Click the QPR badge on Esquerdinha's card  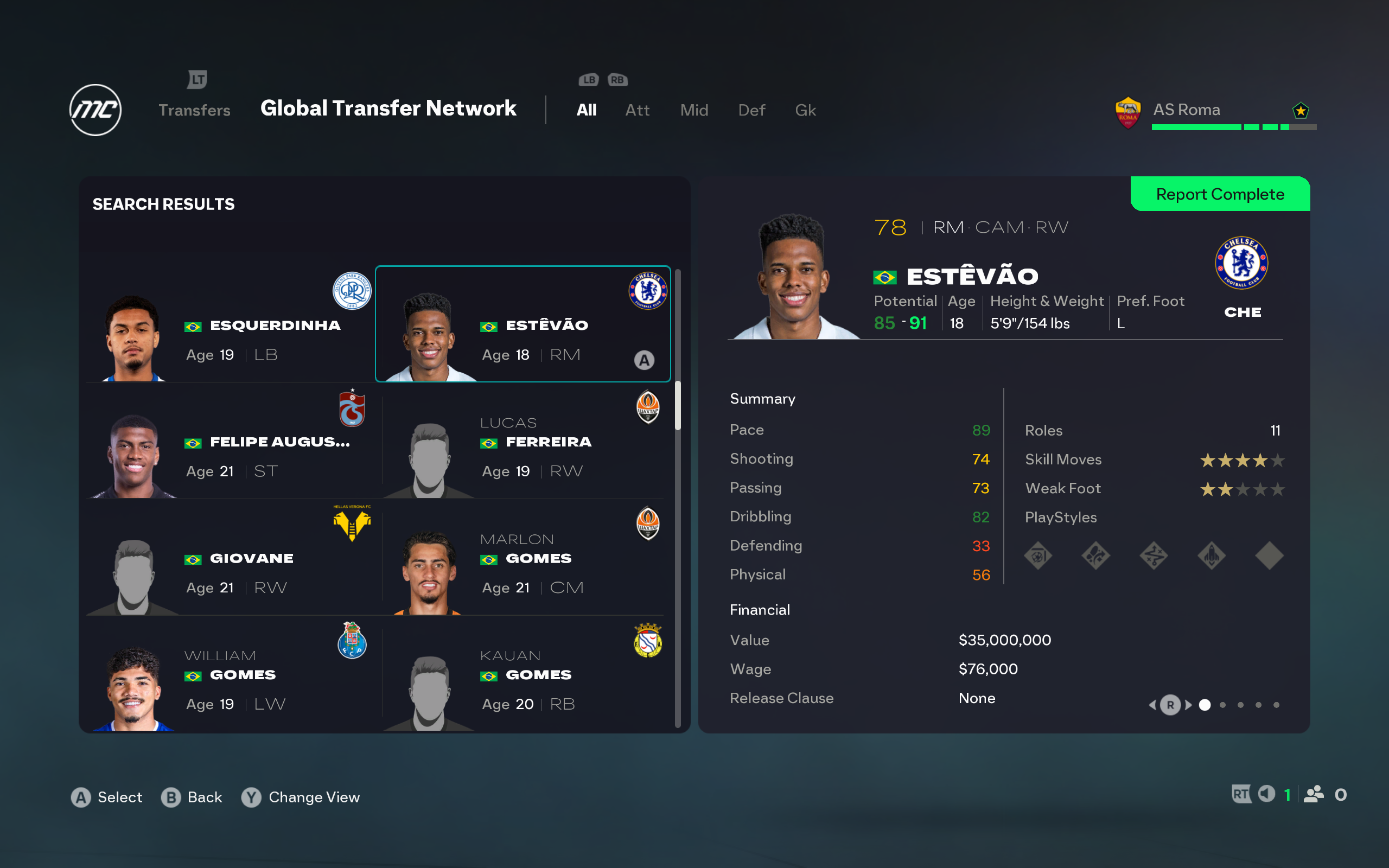352,291
